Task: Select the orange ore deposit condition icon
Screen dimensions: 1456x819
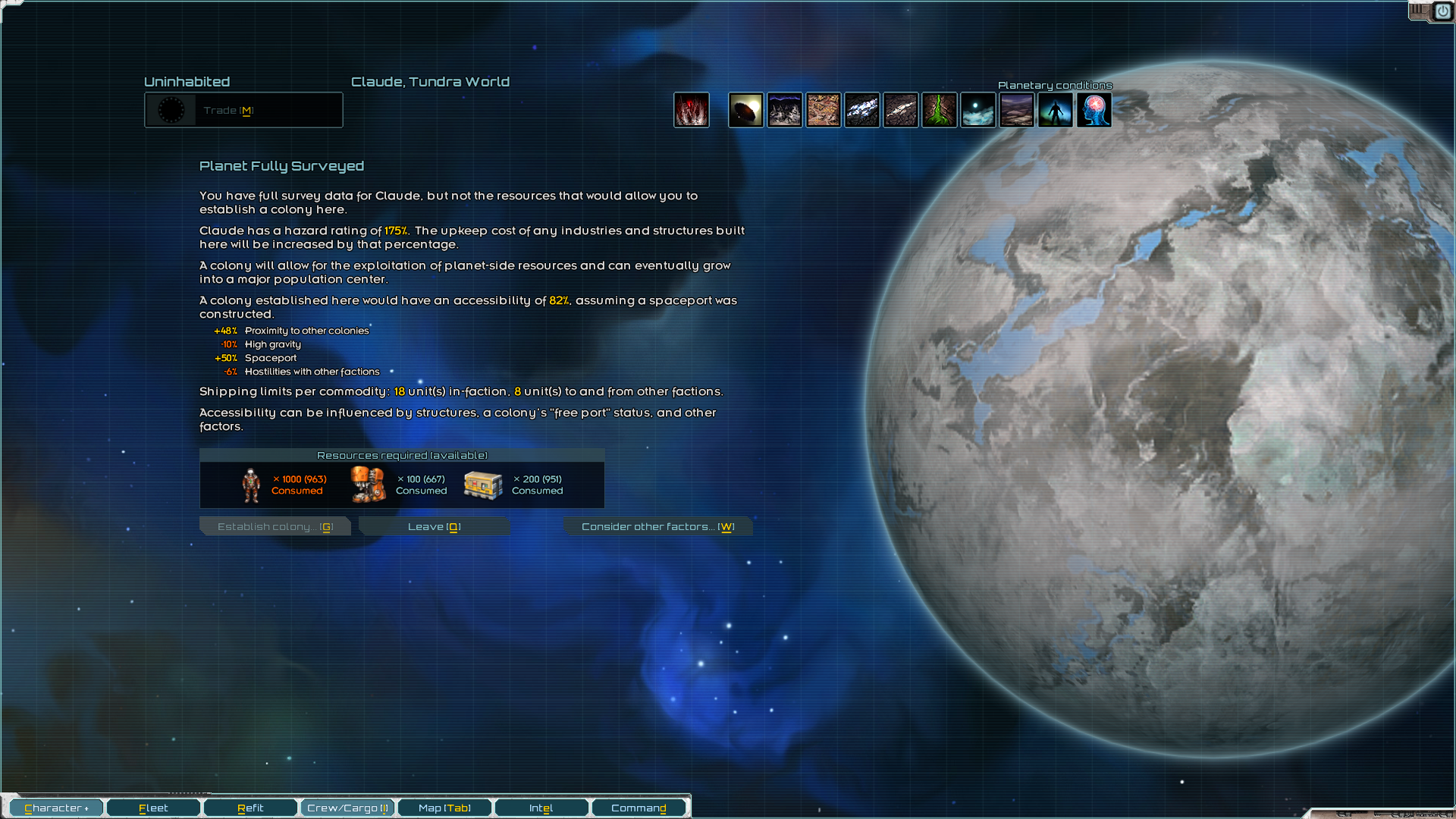Action: (x=824, y=110)
